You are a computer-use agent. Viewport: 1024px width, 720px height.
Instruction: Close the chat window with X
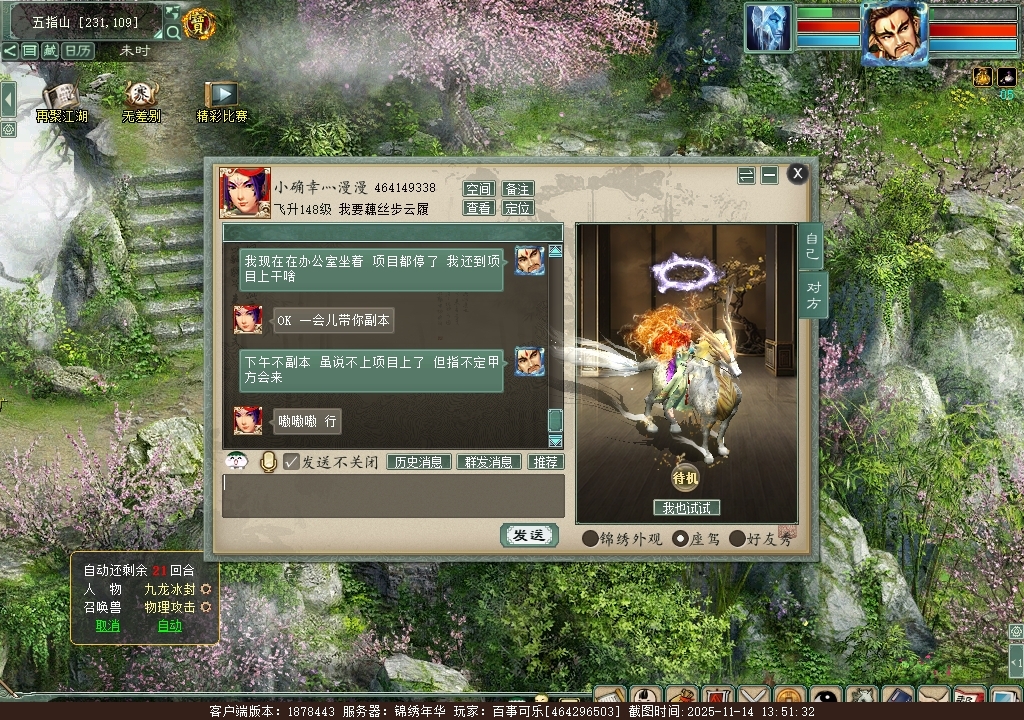point(797,174)
